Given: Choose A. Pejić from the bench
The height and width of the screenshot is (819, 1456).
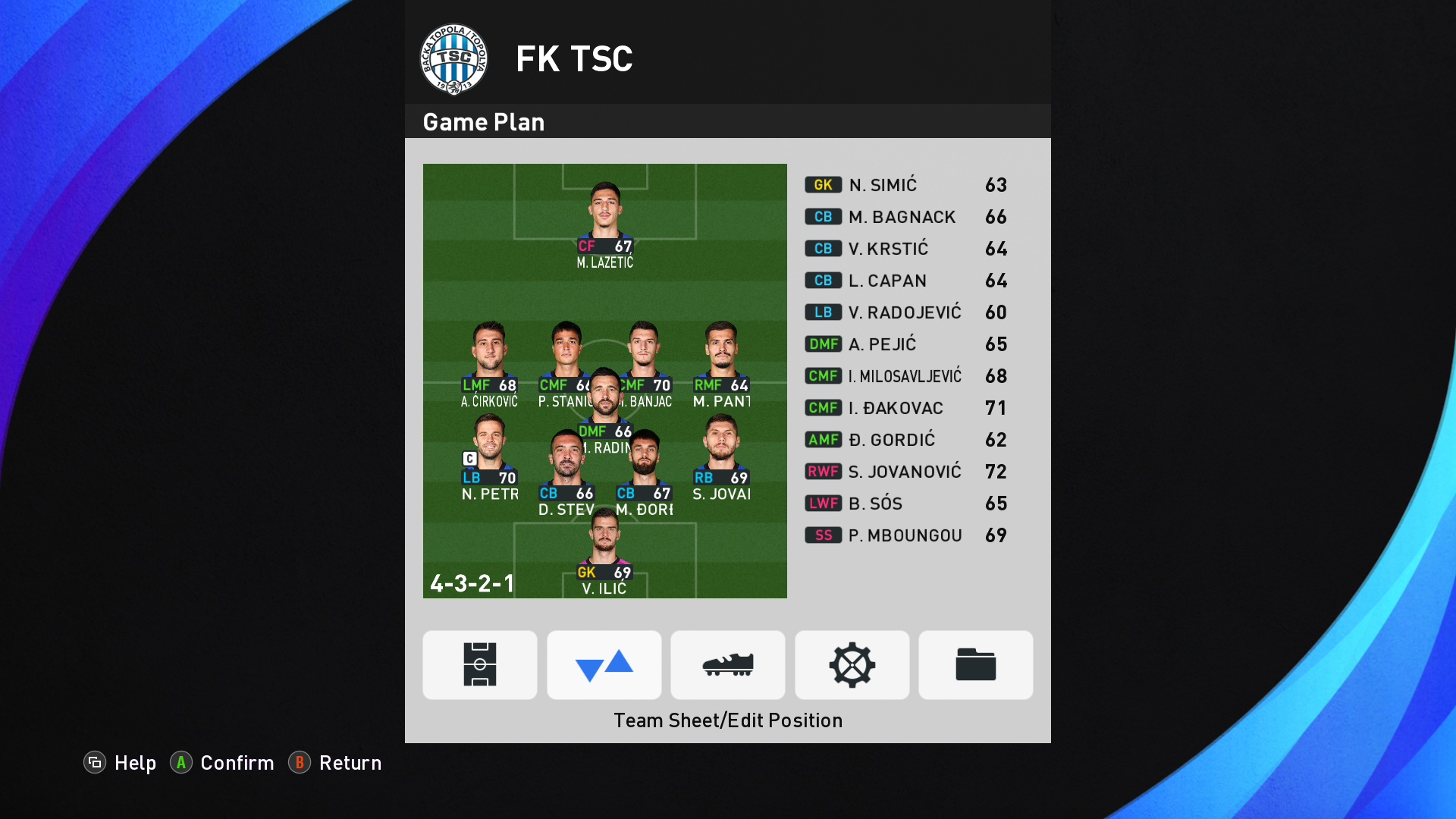Looking at the screenshot, I should click(x=906, y=344).
